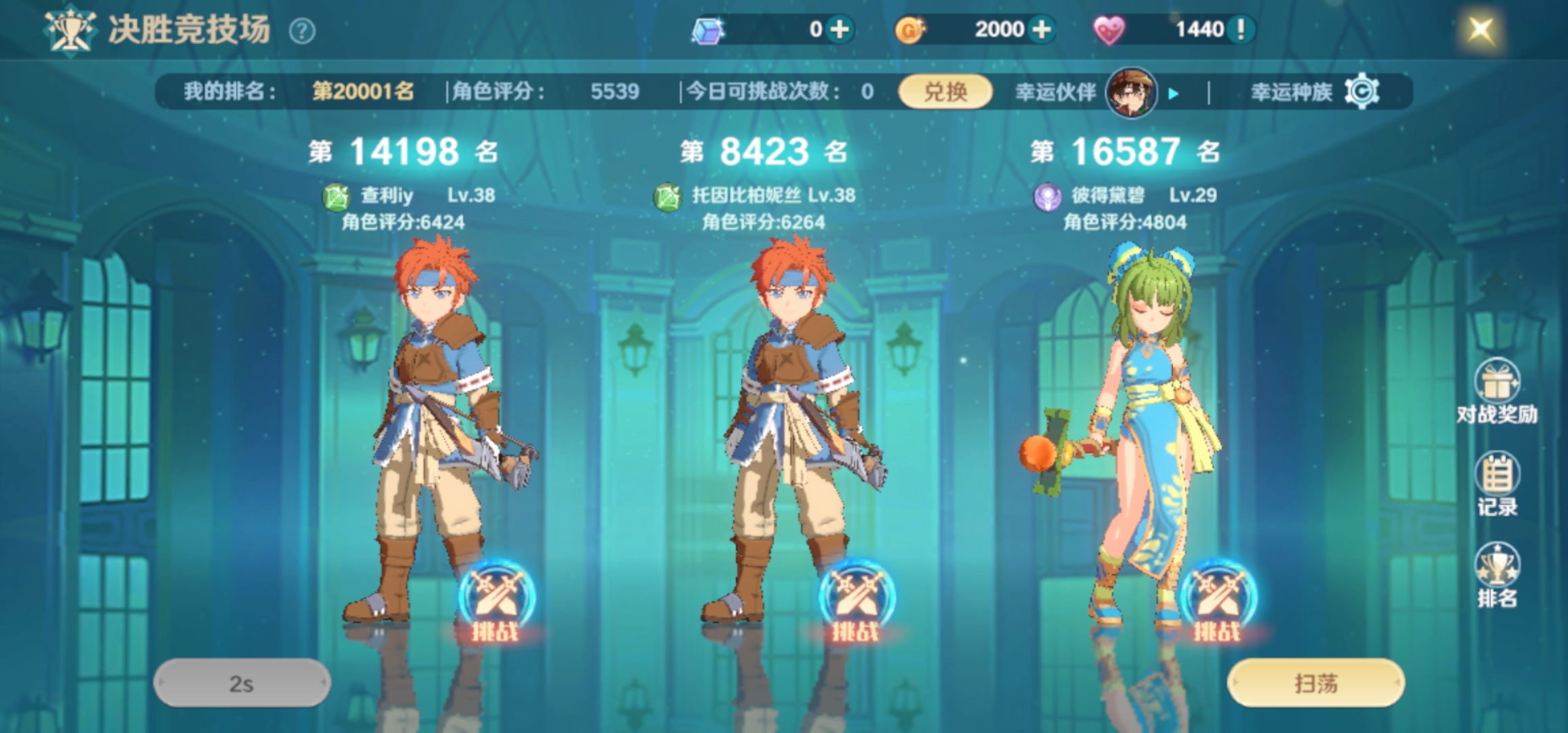Click the faction emblem beside 彼得黛碧
Screen dimensions: 1568x733
tap(1049, 195)
